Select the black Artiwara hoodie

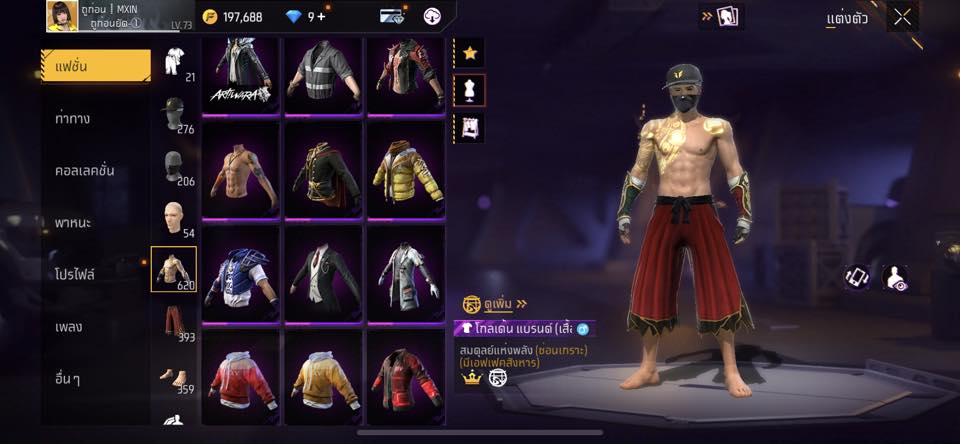click(x=240, y=72)
